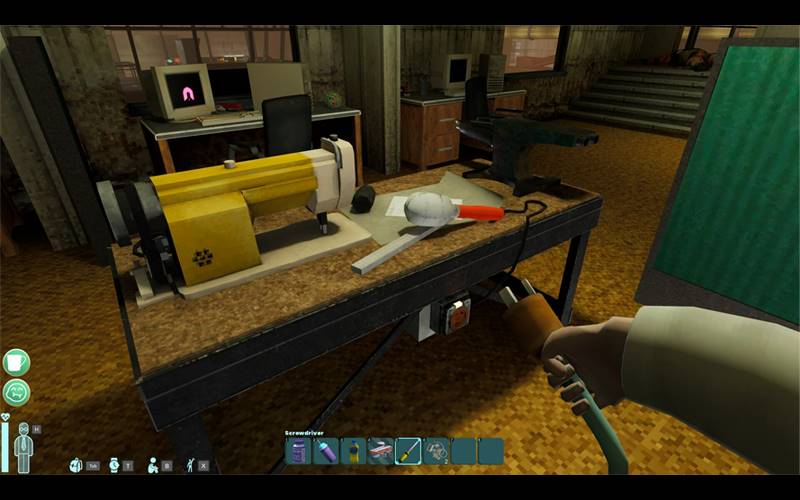Click the green cup status icon
Viewport: 800px width, 500px height.
(17, 361)
